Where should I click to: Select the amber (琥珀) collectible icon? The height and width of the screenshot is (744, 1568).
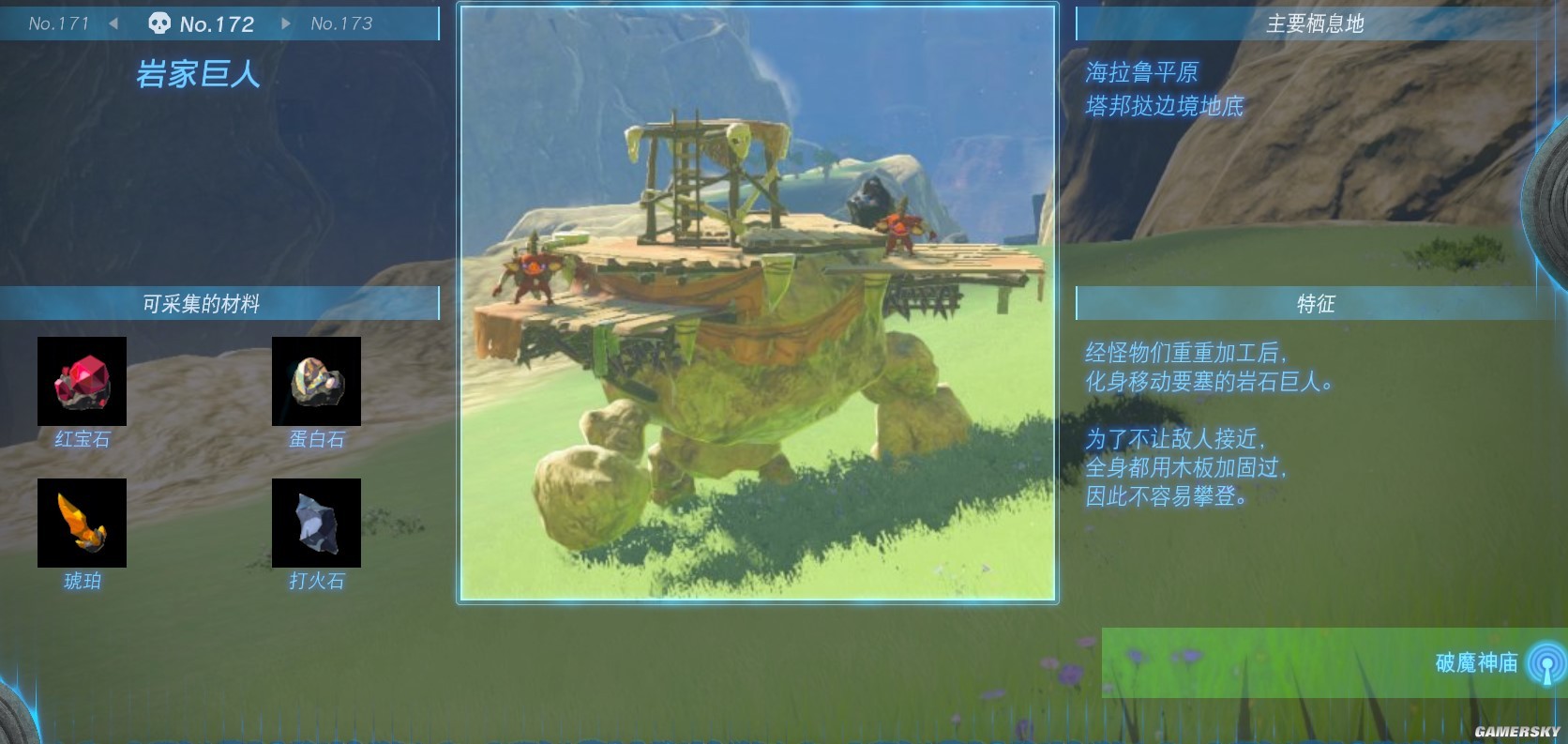tap(82, 524)
